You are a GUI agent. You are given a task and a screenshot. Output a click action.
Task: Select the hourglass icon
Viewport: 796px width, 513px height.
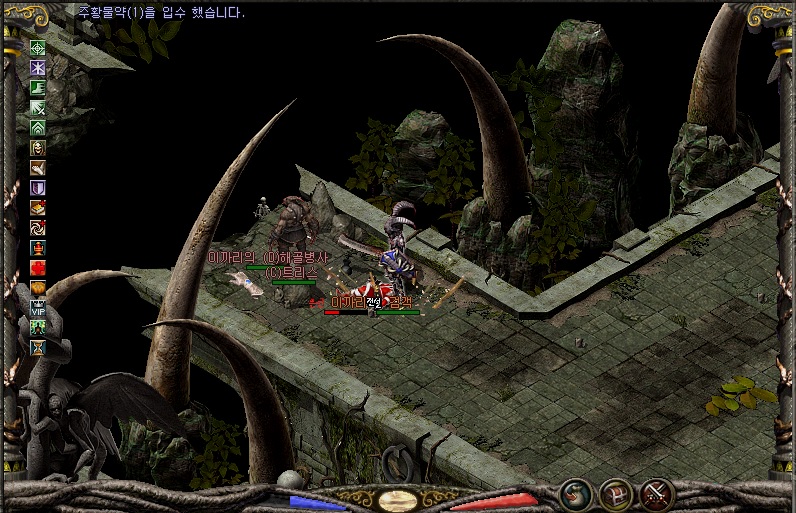[38, 348]
